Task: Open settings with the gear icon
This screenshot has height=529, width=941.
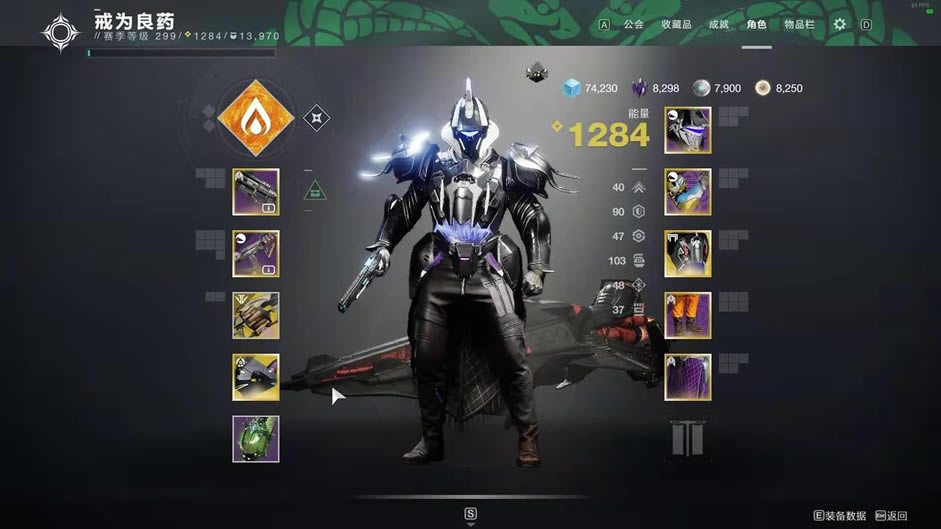Action: pyautogui.click(x=839, y=24)
